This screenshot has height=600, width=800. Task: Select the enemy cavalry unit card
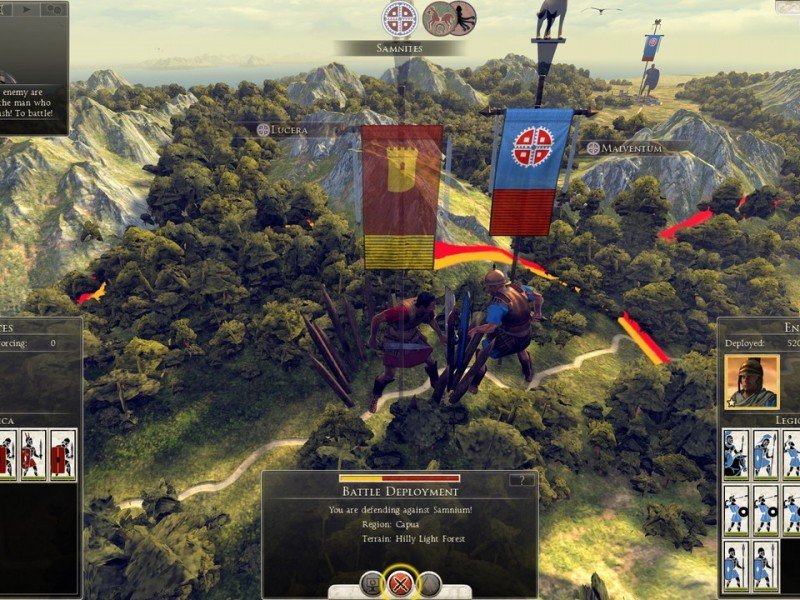point(736,454)
